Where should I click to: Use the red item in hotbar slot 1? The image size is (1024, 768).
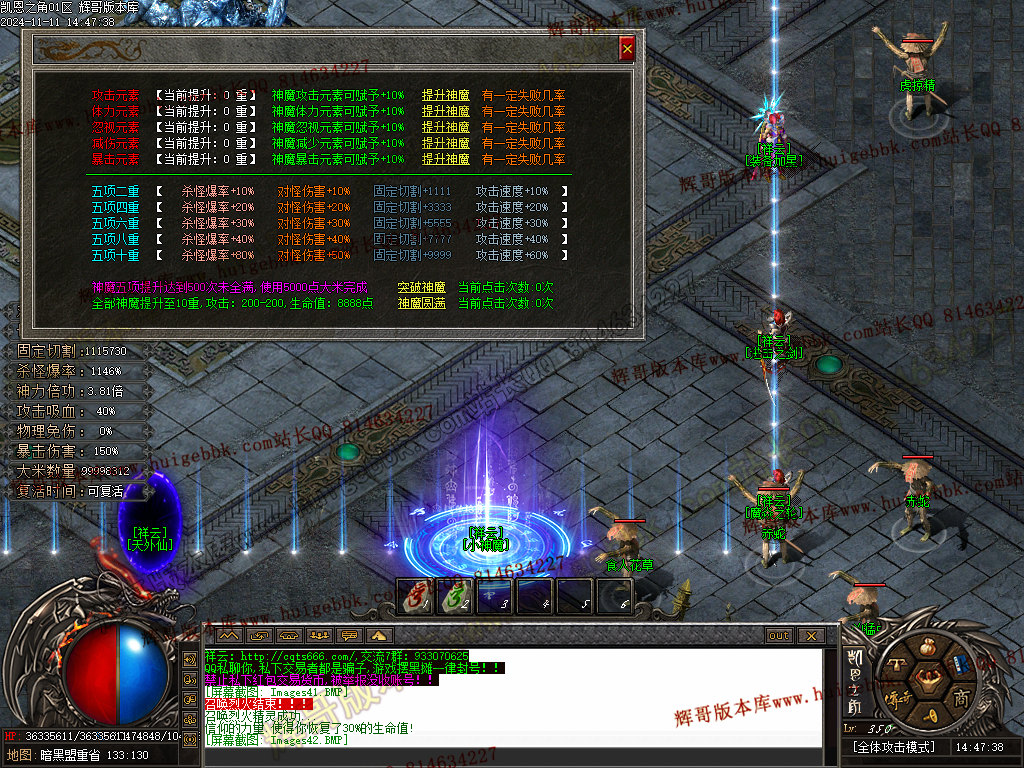click(x=416, y=596)
